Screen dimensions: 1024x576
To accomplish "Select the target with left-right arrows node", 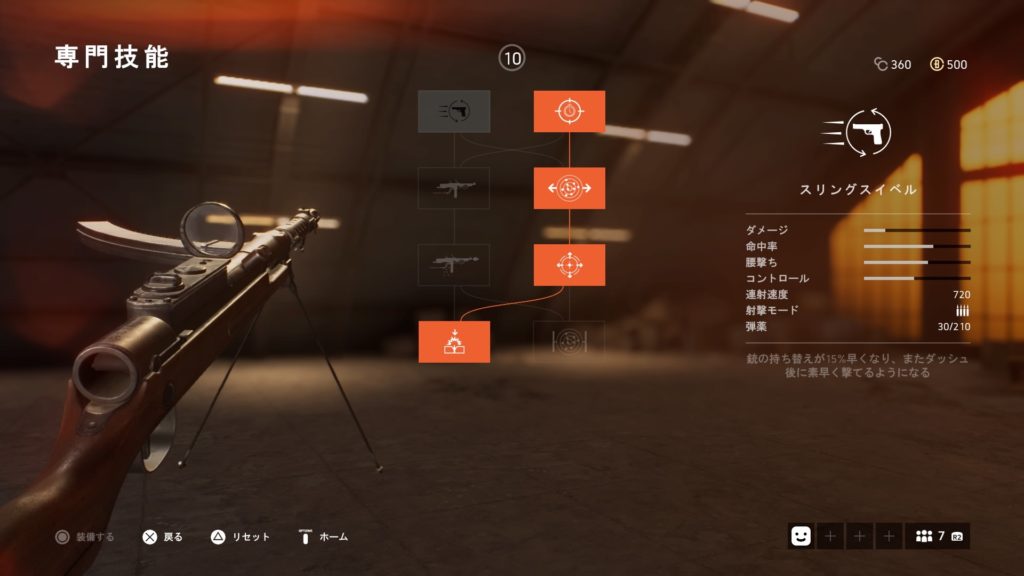I will (569, 188).
